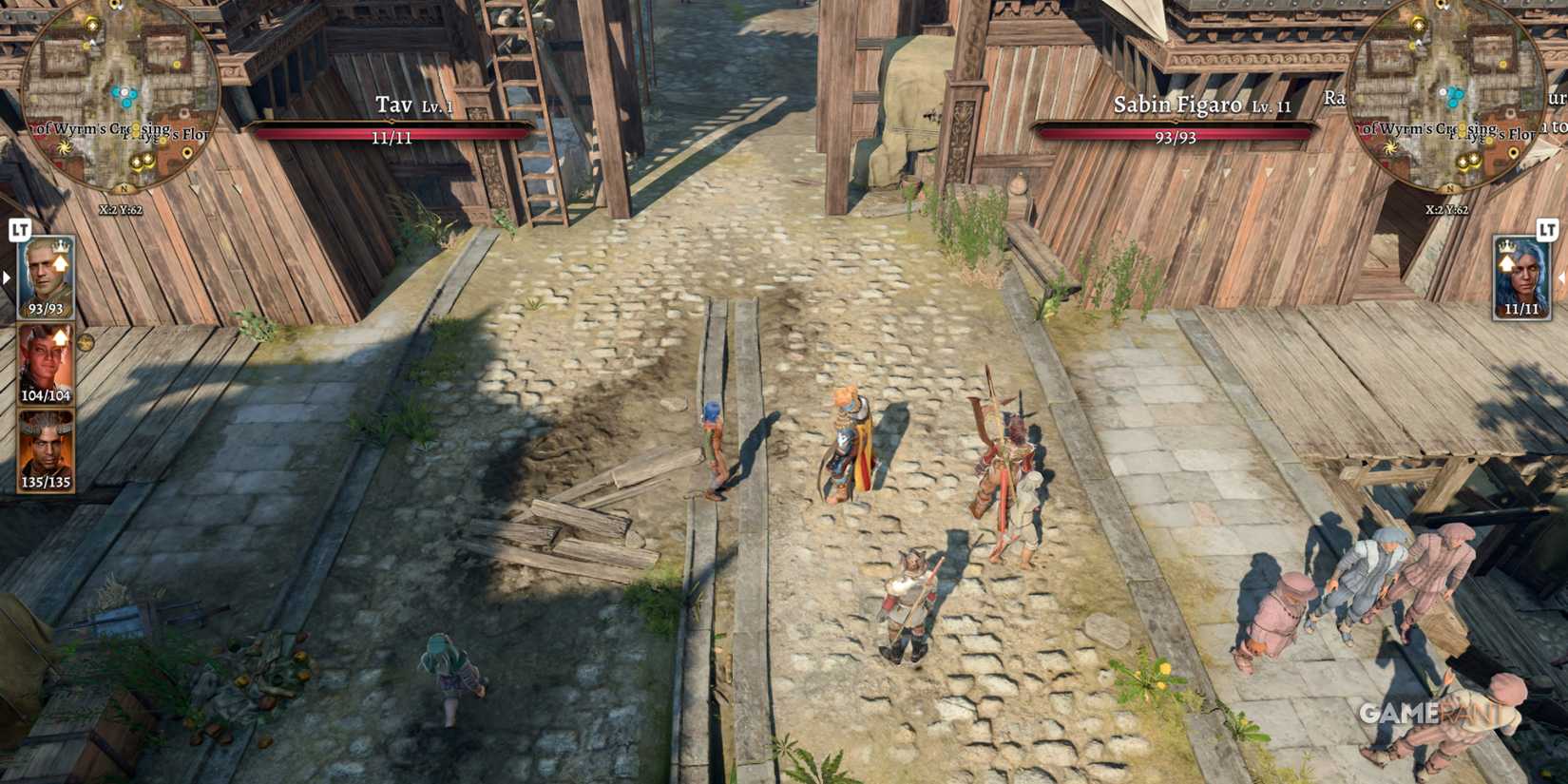Click the LT controller prompt beside the left portraits
The image size is (1568, 784).
pos(19,232)
